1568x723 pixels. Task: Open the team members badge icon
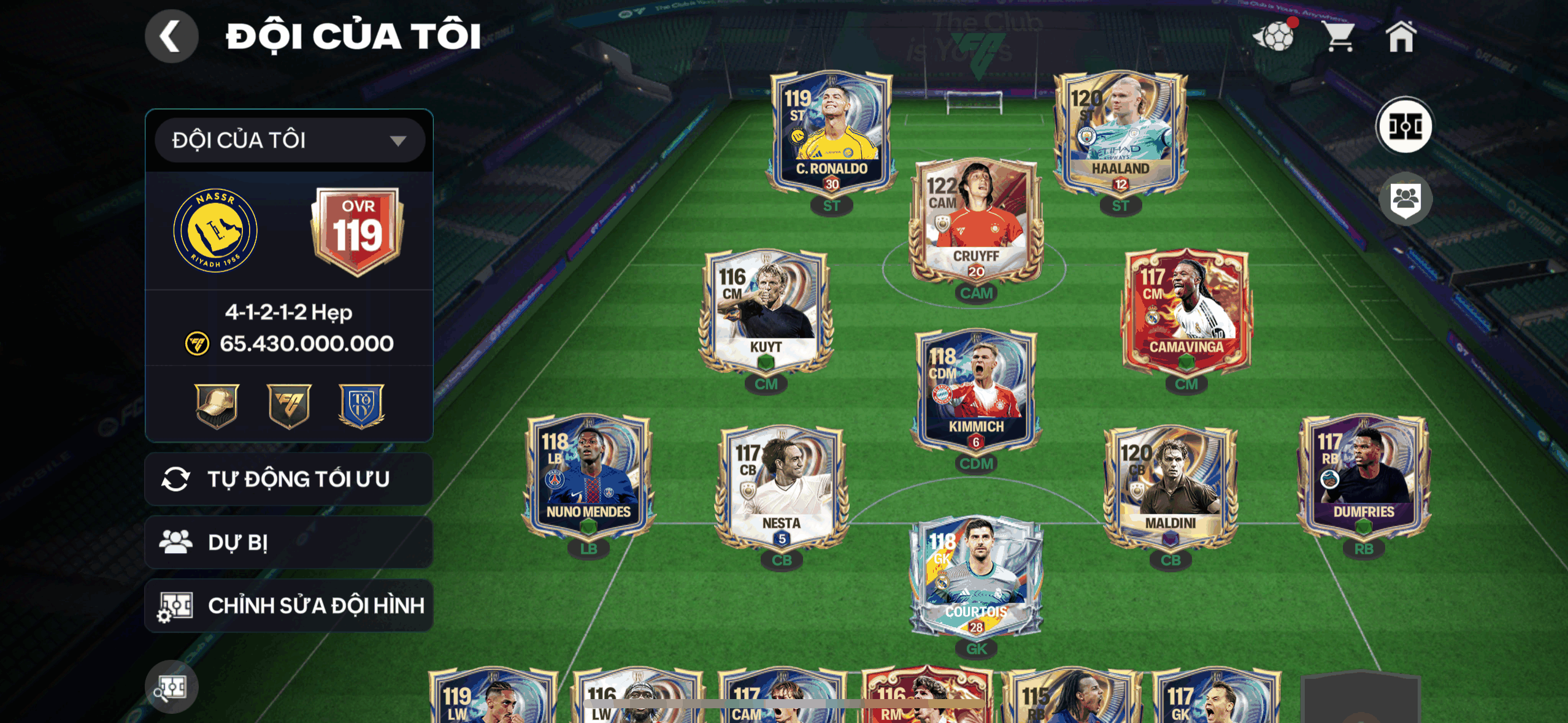(1405, 199)
